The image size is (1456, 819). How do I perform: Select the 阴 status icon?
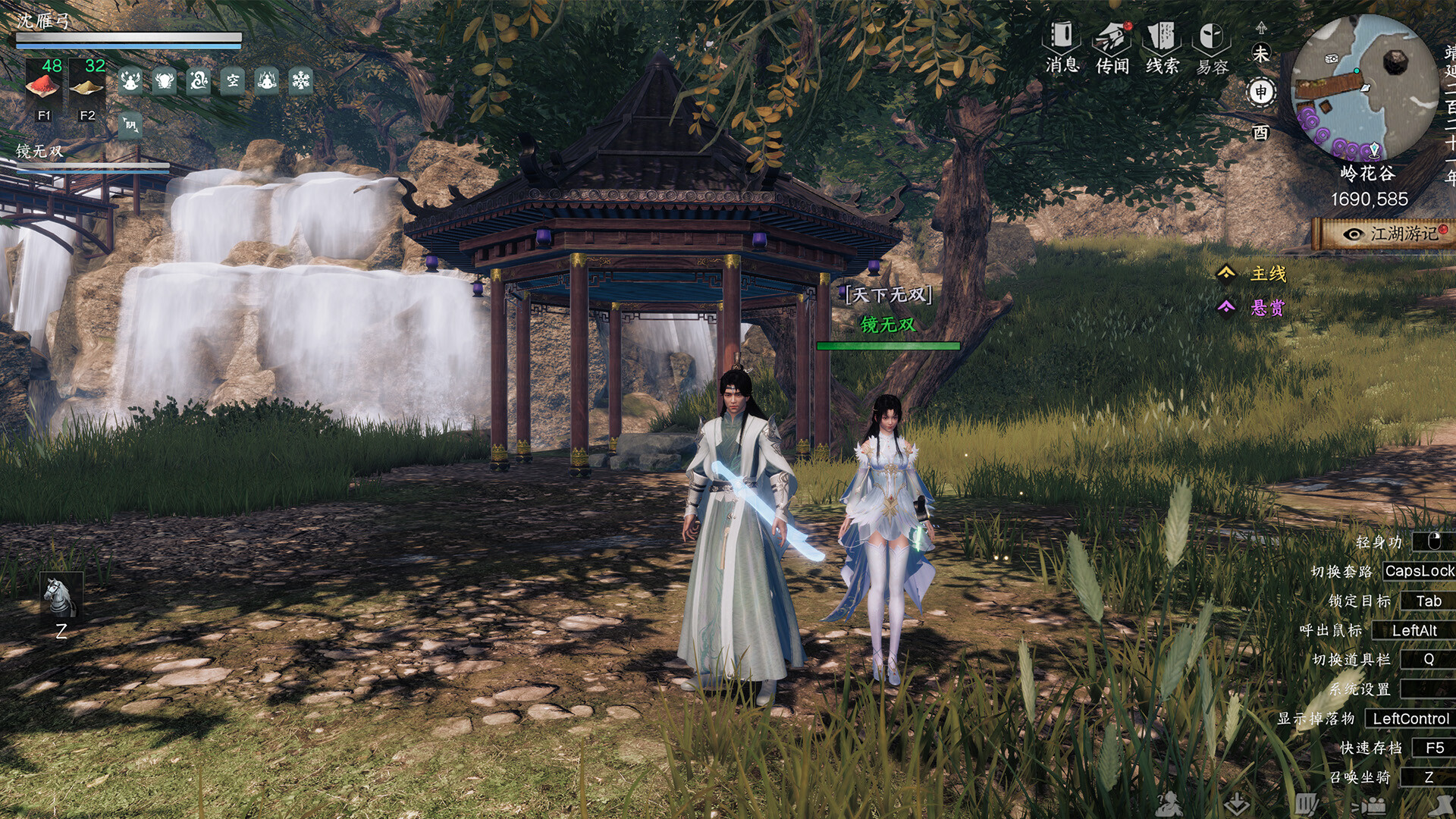click(130, 125)
